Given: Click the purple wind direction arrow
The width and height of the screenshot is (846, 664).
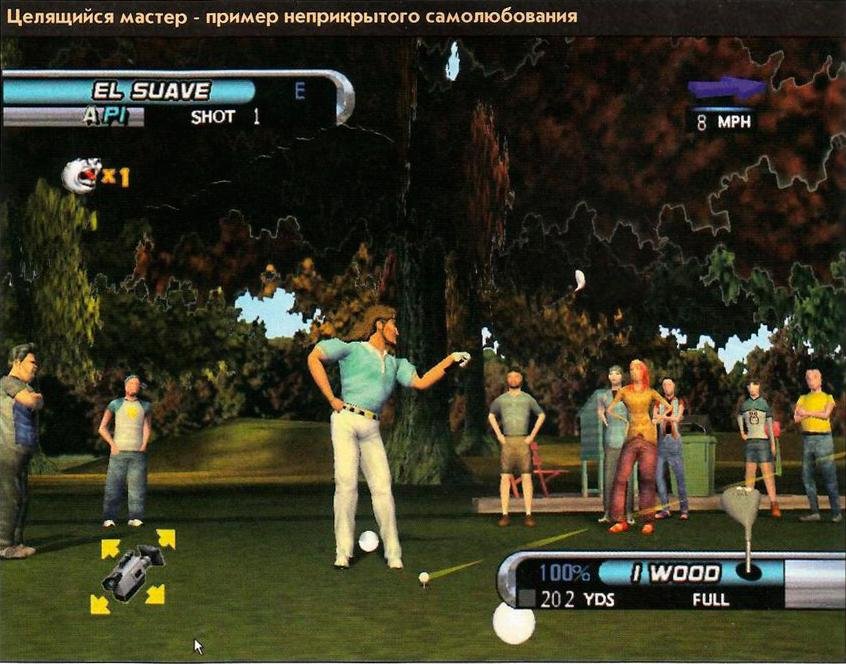Looking at the screenshot, I should [726, 90].
